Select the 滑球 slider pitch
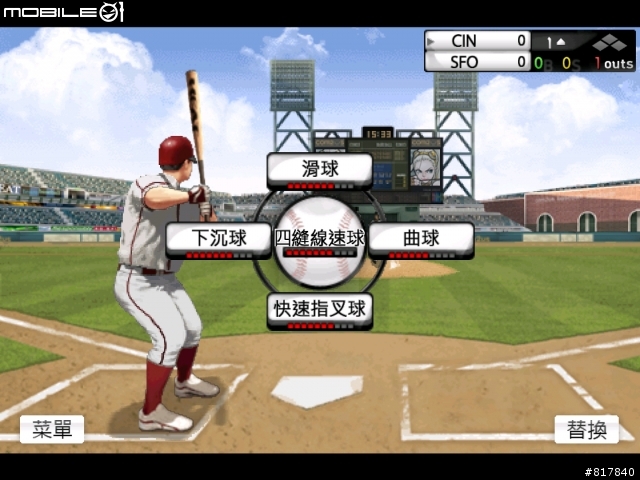Screen dimensions: 640x480 coord(319,170)
